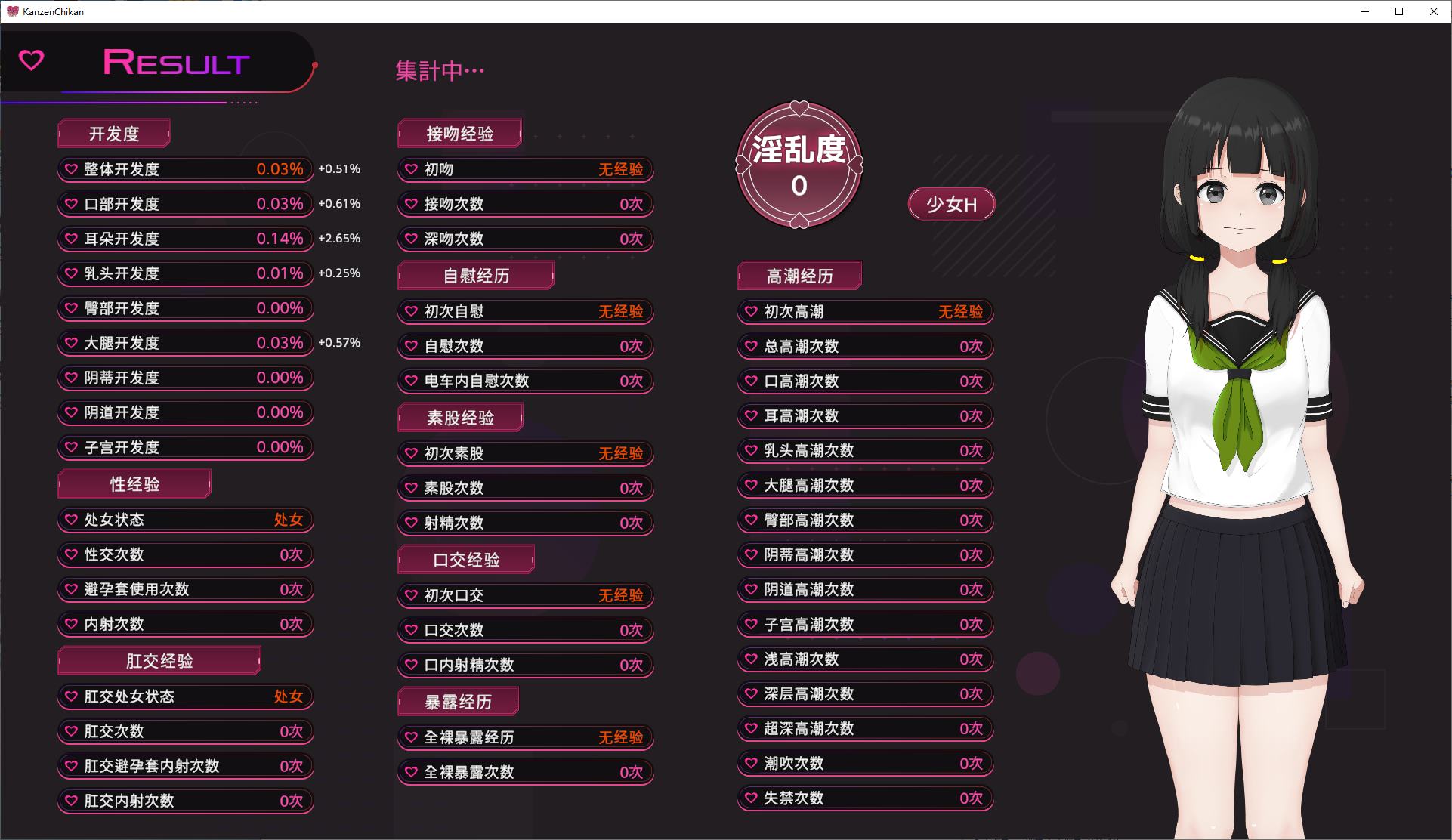
Task: Click the heart icon next to 初次高潮
Action: pos(749,311)
